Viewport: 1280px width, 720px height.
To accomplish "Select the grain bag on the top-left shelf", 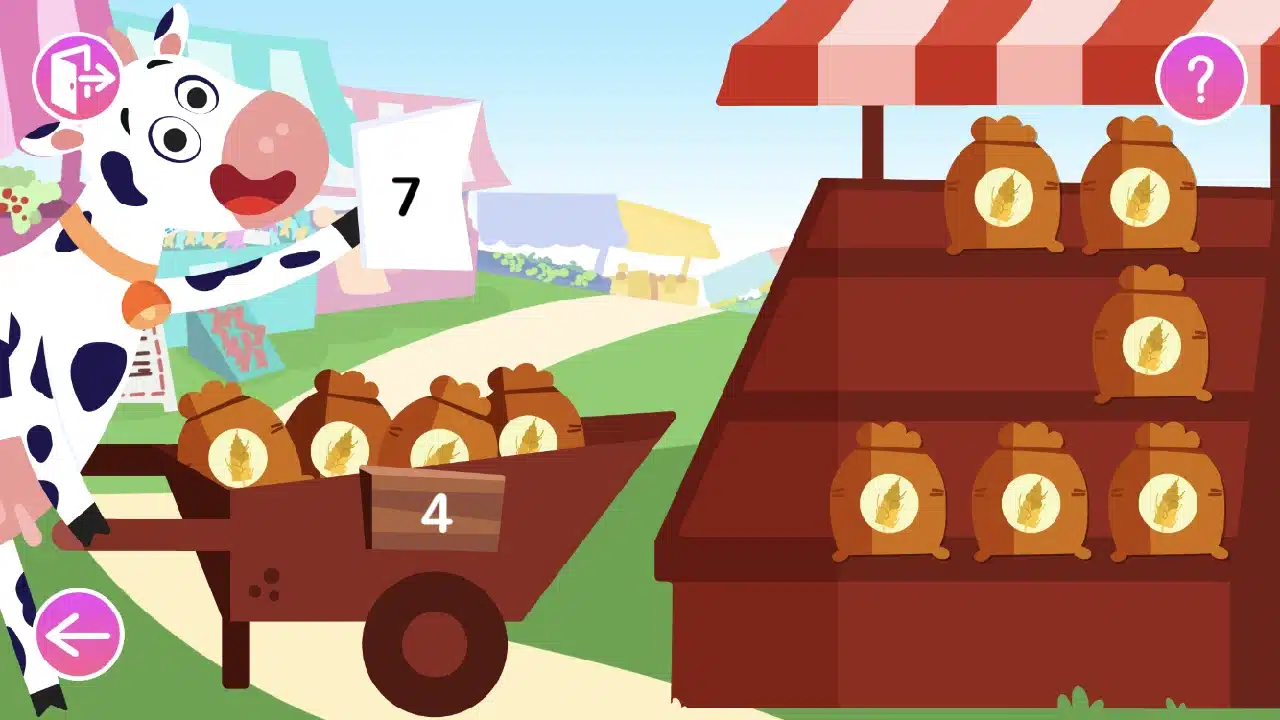I will pyautogui.click(x=1003, y=190).
